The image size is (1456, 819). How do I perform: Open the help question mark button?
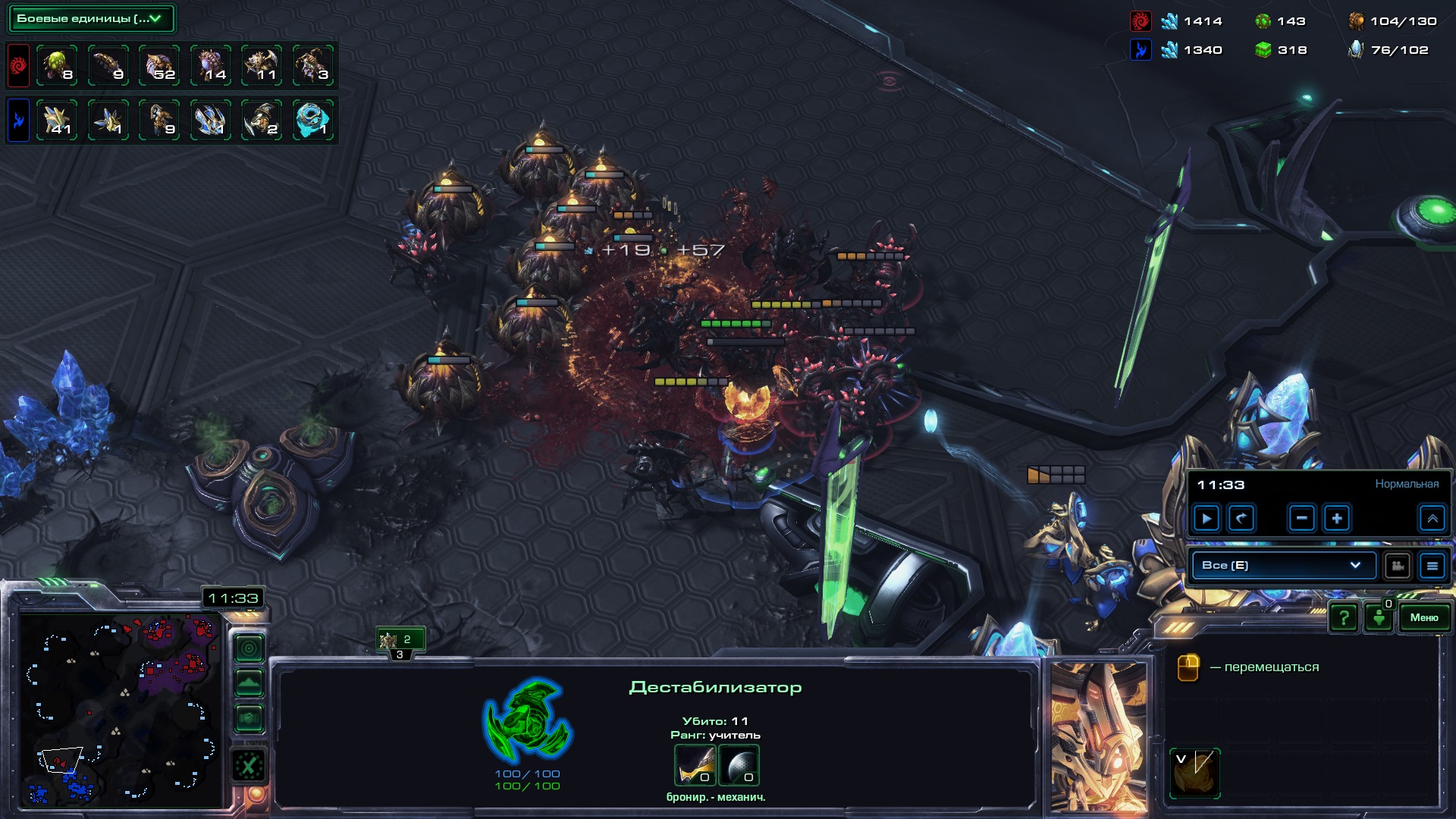pyautogui.click(x=1344, y=617)
